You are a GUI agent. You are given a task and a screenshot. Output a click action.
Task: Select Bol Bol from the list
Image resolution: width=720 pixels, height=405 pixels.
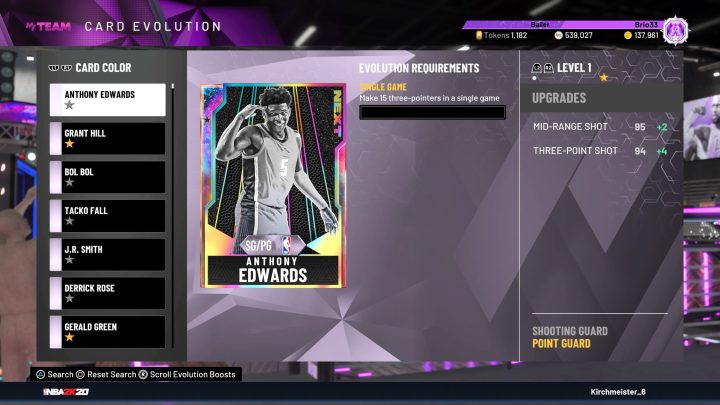pos(107,177)
